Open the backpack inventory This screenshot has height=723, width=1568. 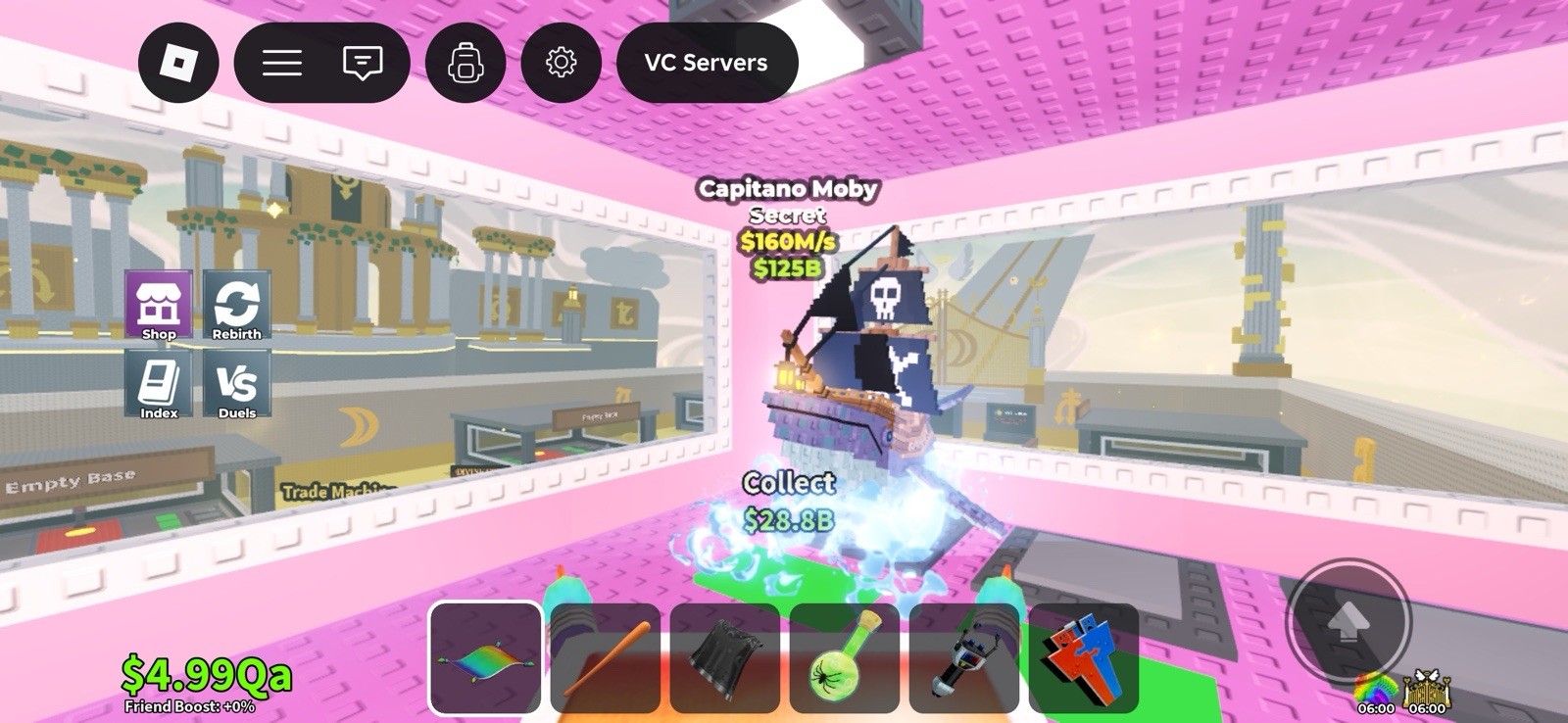click(x=465, y=63)
